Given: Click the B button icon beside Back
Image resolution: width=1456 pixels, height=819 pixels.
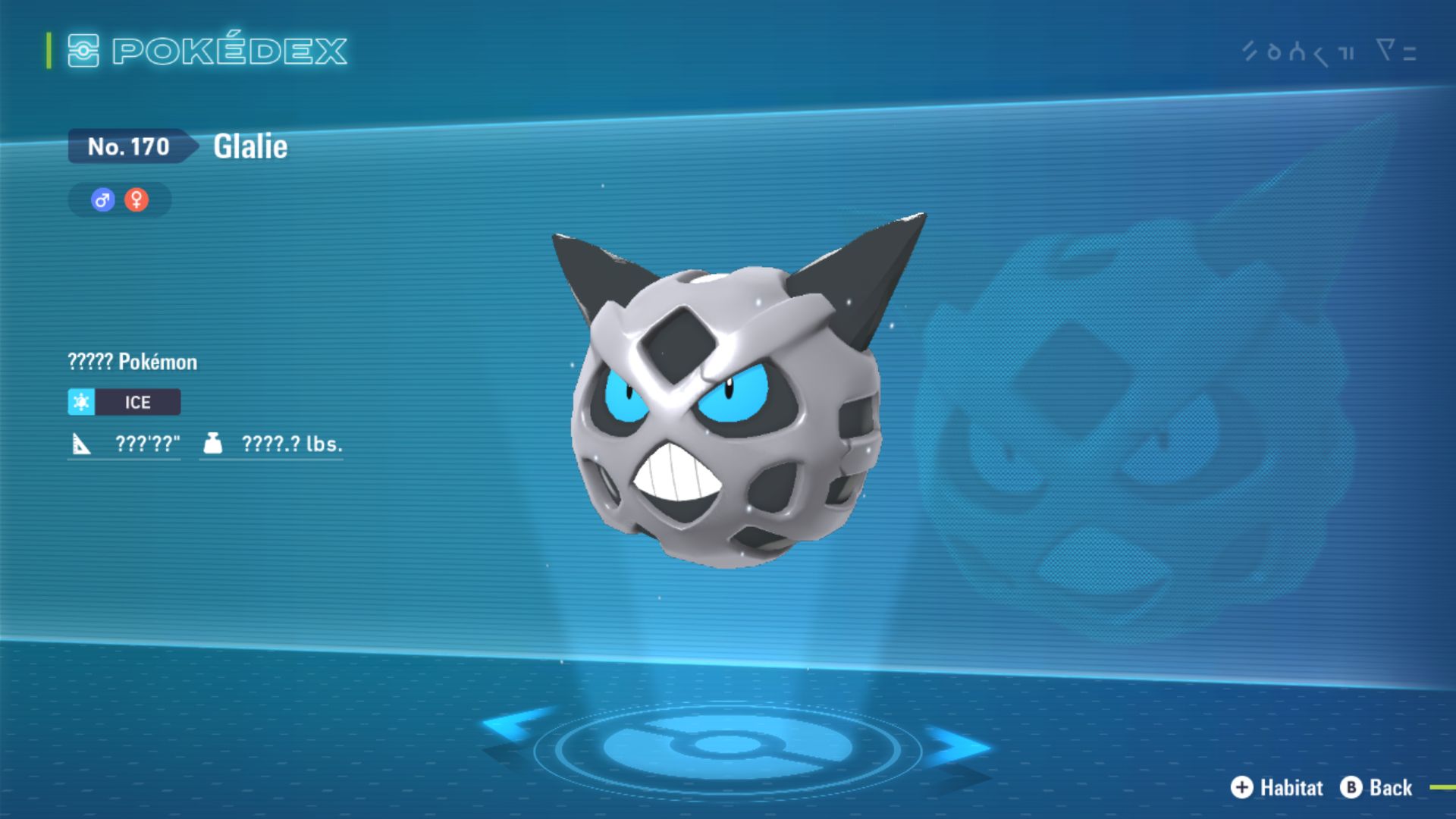Looking at the screenshot, I should click(x=1351, y=788).
